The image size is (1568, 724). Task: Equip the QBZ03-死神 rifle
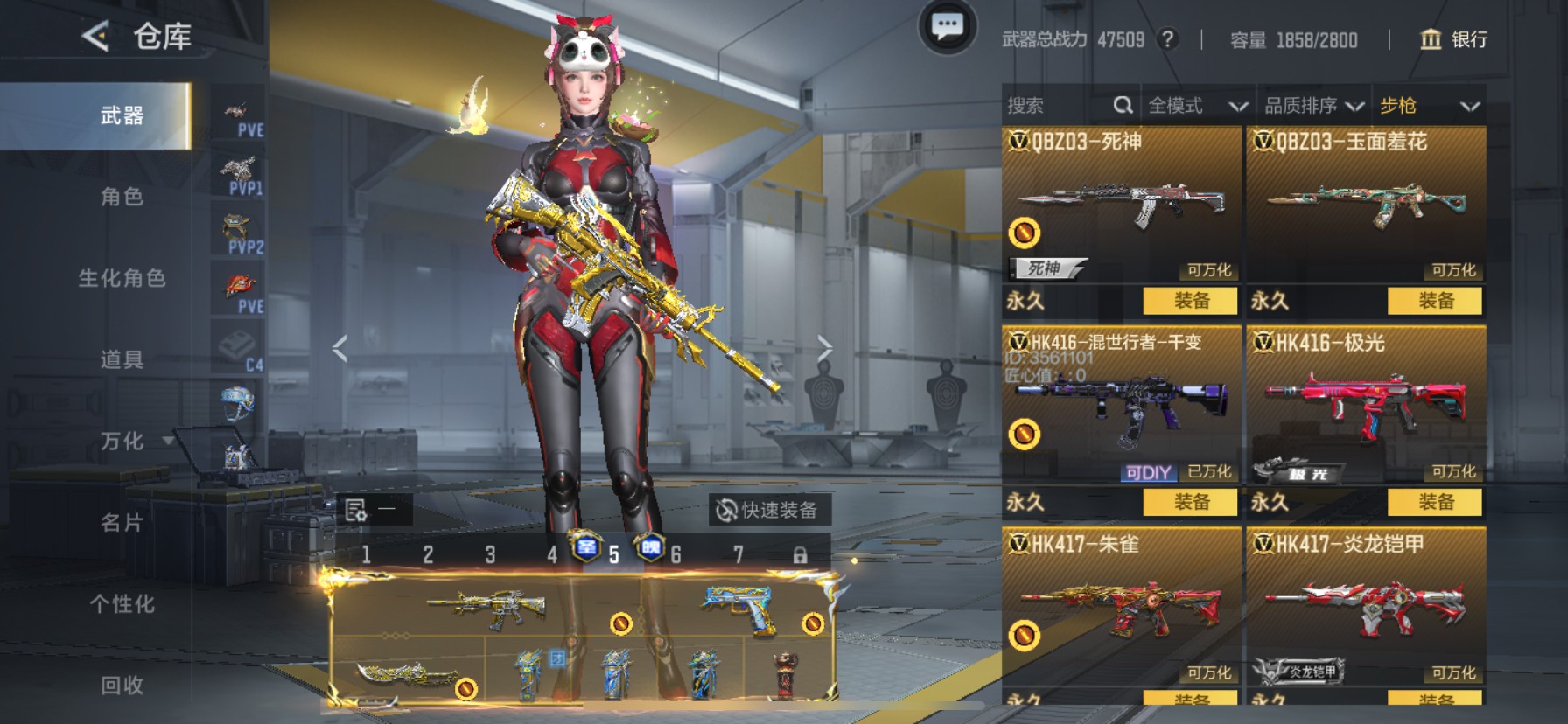tap(1190, 301)
